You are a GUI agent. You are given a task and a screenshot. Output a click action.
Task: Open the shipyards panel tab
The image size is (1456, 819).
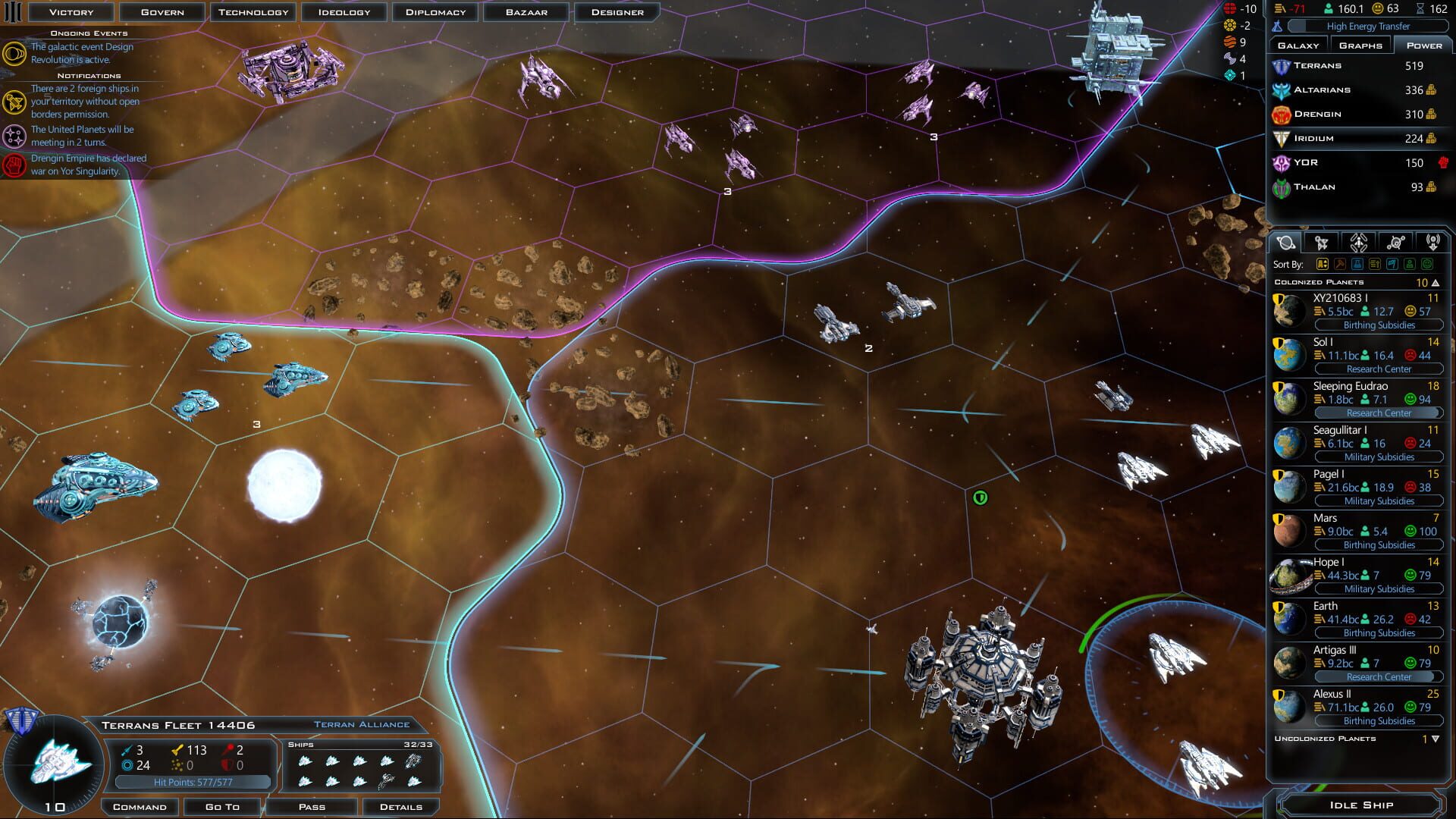(x=1359, y=242)
